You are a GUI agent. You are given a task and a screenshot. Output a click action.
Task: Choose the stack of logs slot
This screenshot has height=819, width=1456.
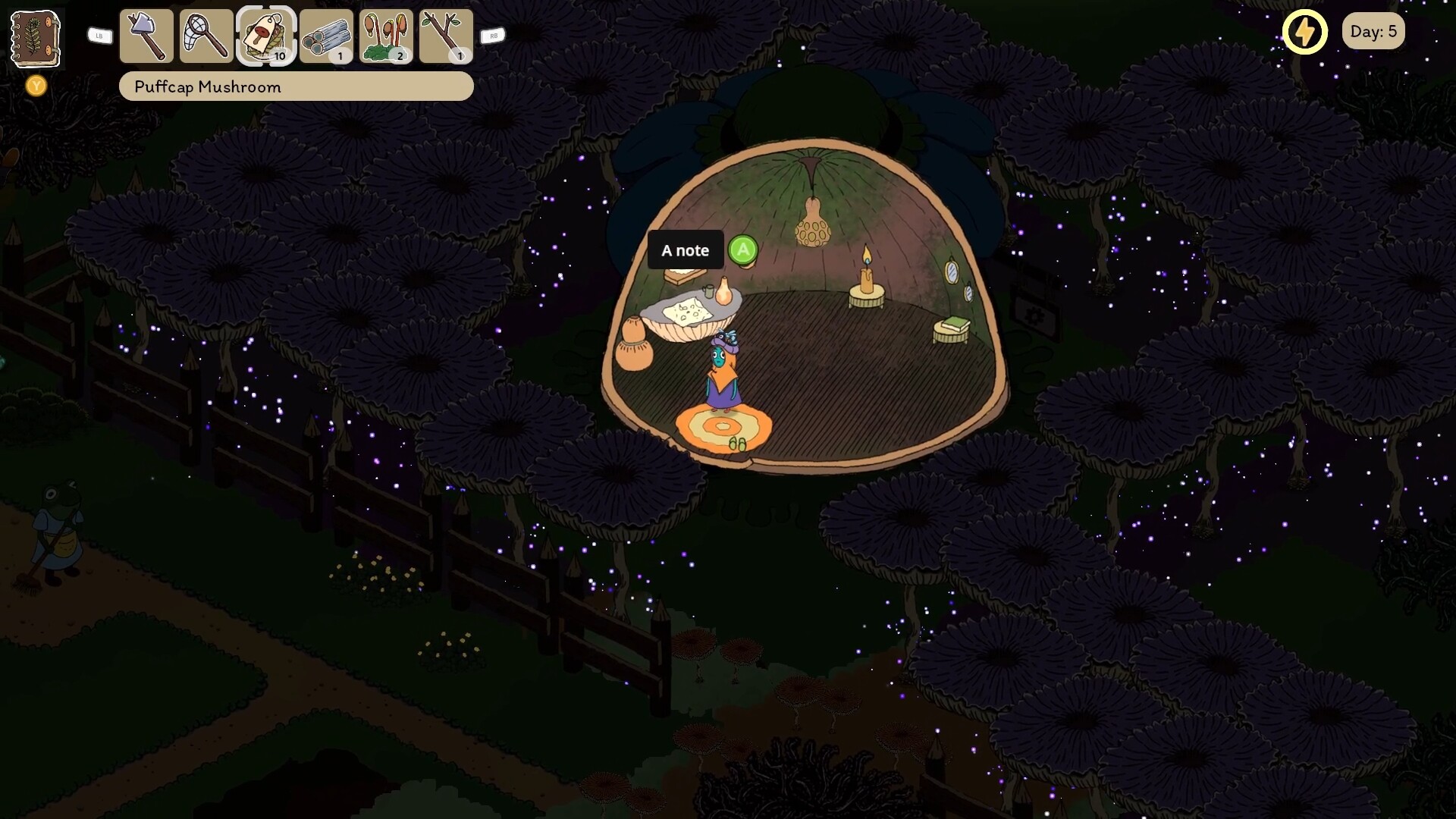coord(326,36)
